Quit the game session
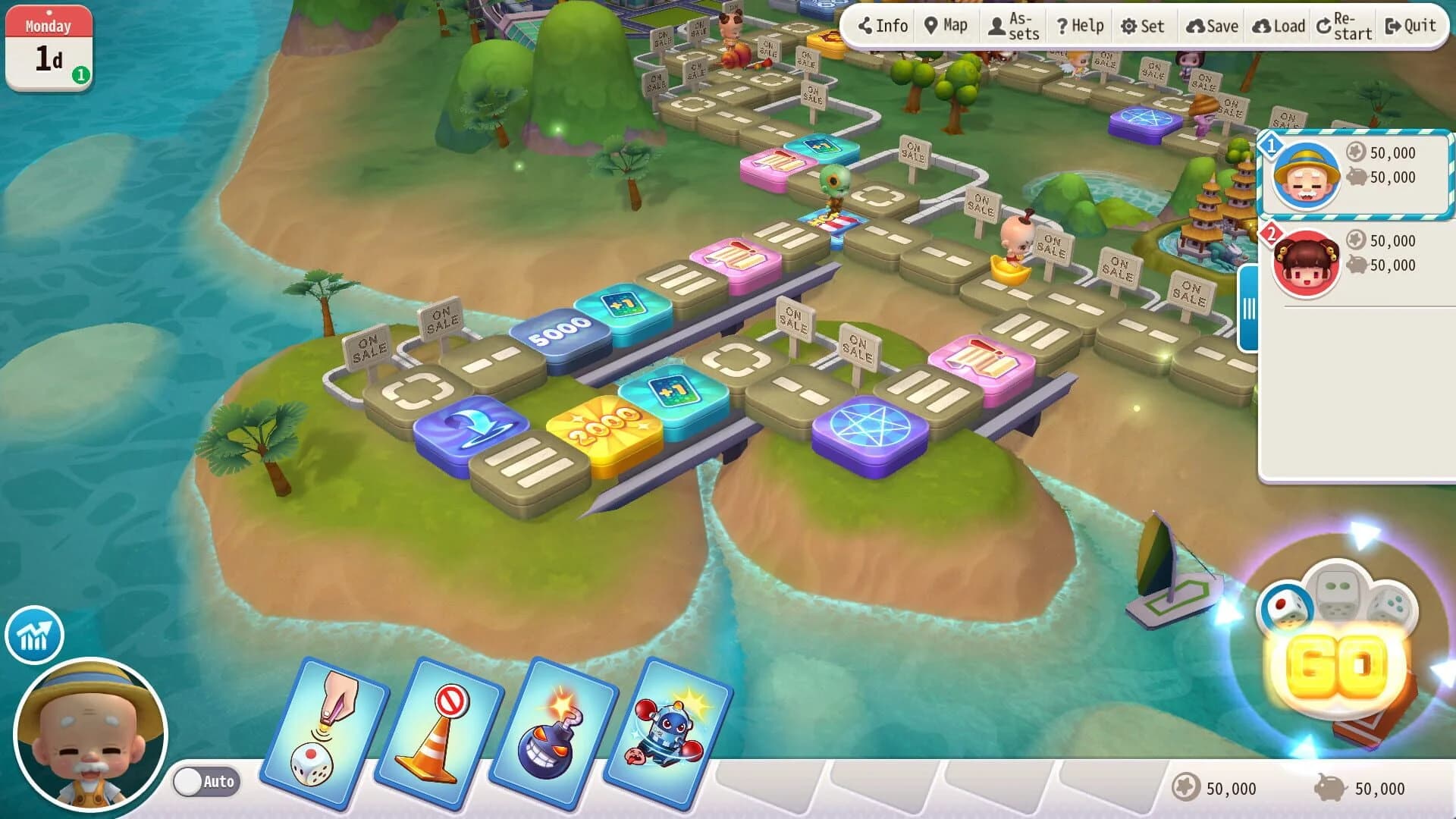 (1412, 25)
